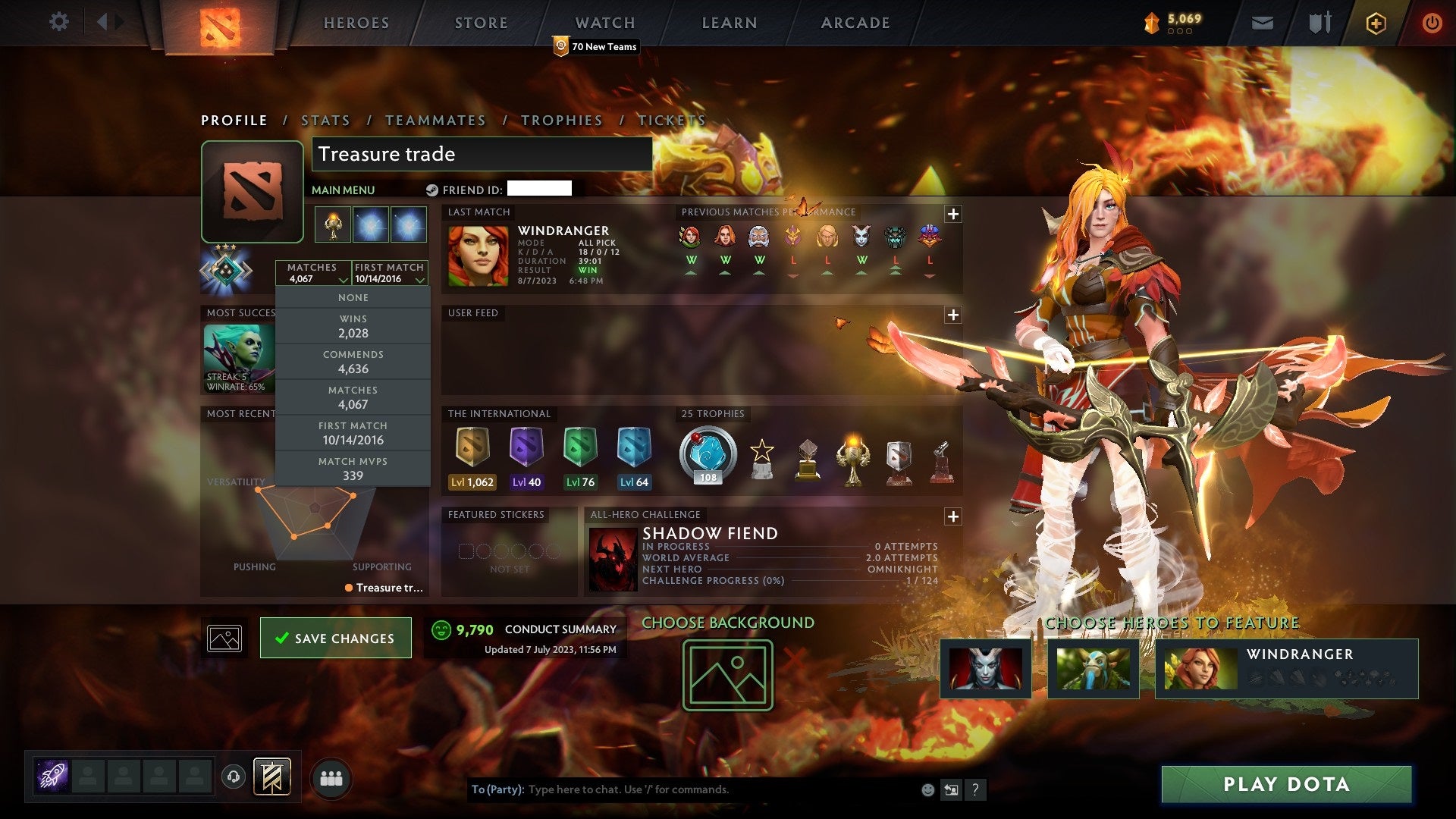1456x819 pixels.
Task: Expand the Previous Matches Performance plus button
Action: click(954, 215)
